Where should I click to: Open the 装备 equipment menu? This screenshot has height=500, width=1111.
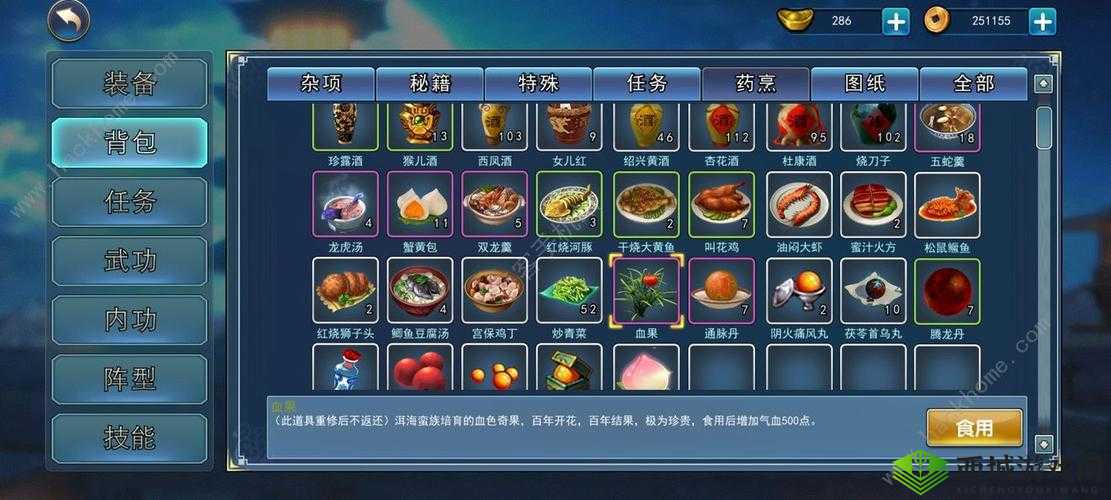point(130,84)
